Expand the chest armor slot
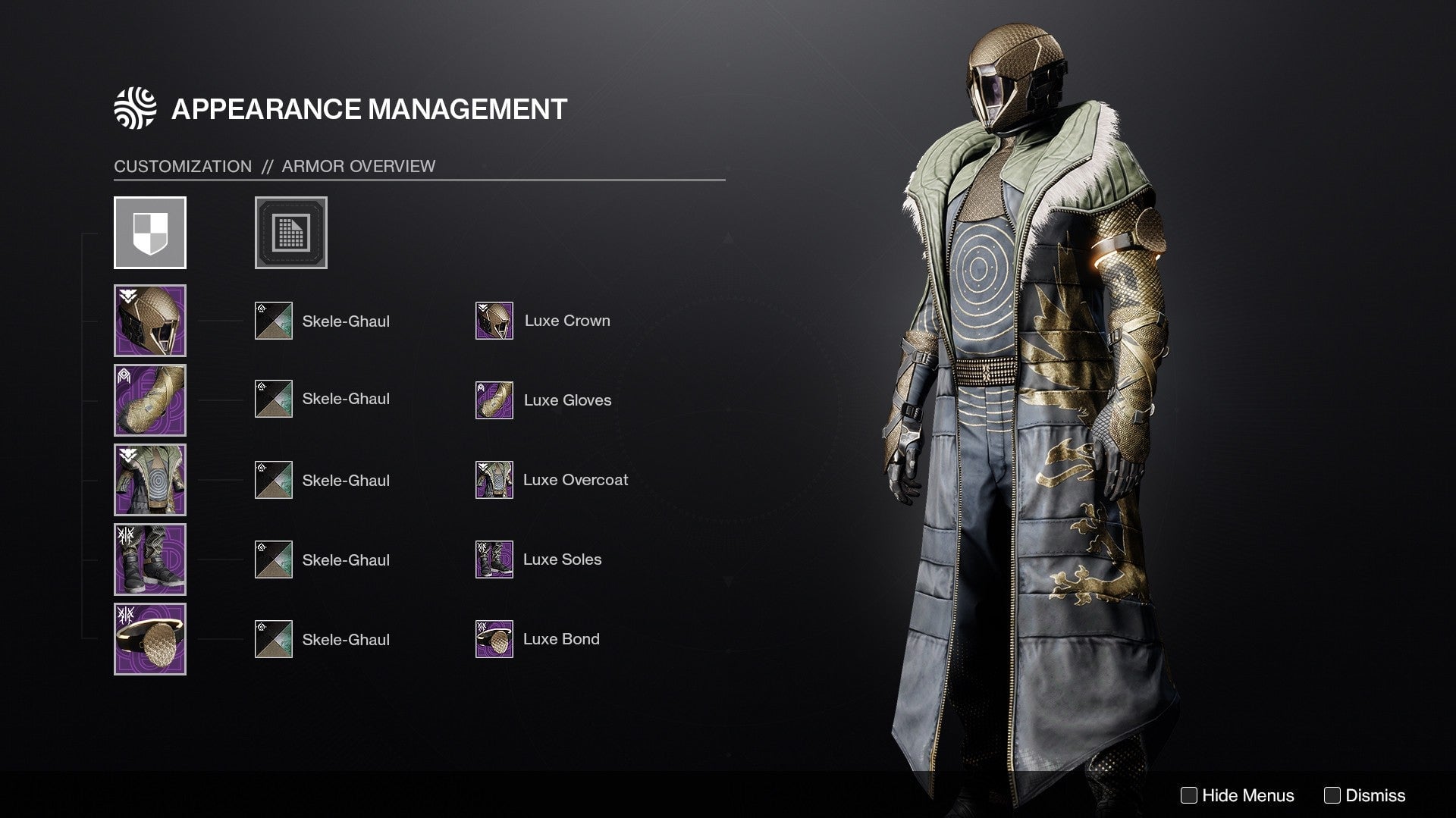The width and height of the screenshot is (1456, 818). coord(149,479)
